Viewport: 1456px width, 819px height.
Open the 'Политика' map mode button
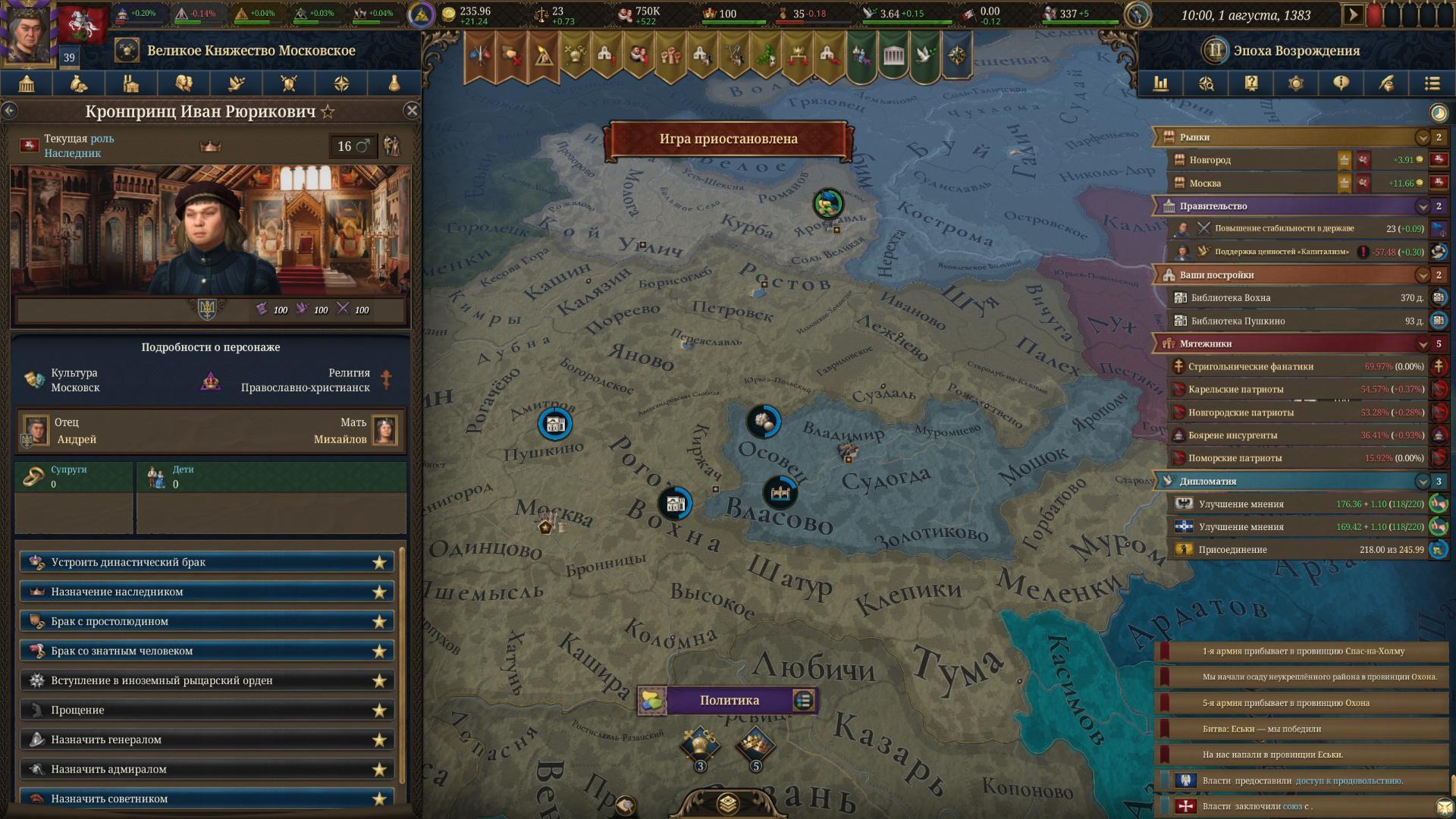pyautogui.click(x=729, y=700)
